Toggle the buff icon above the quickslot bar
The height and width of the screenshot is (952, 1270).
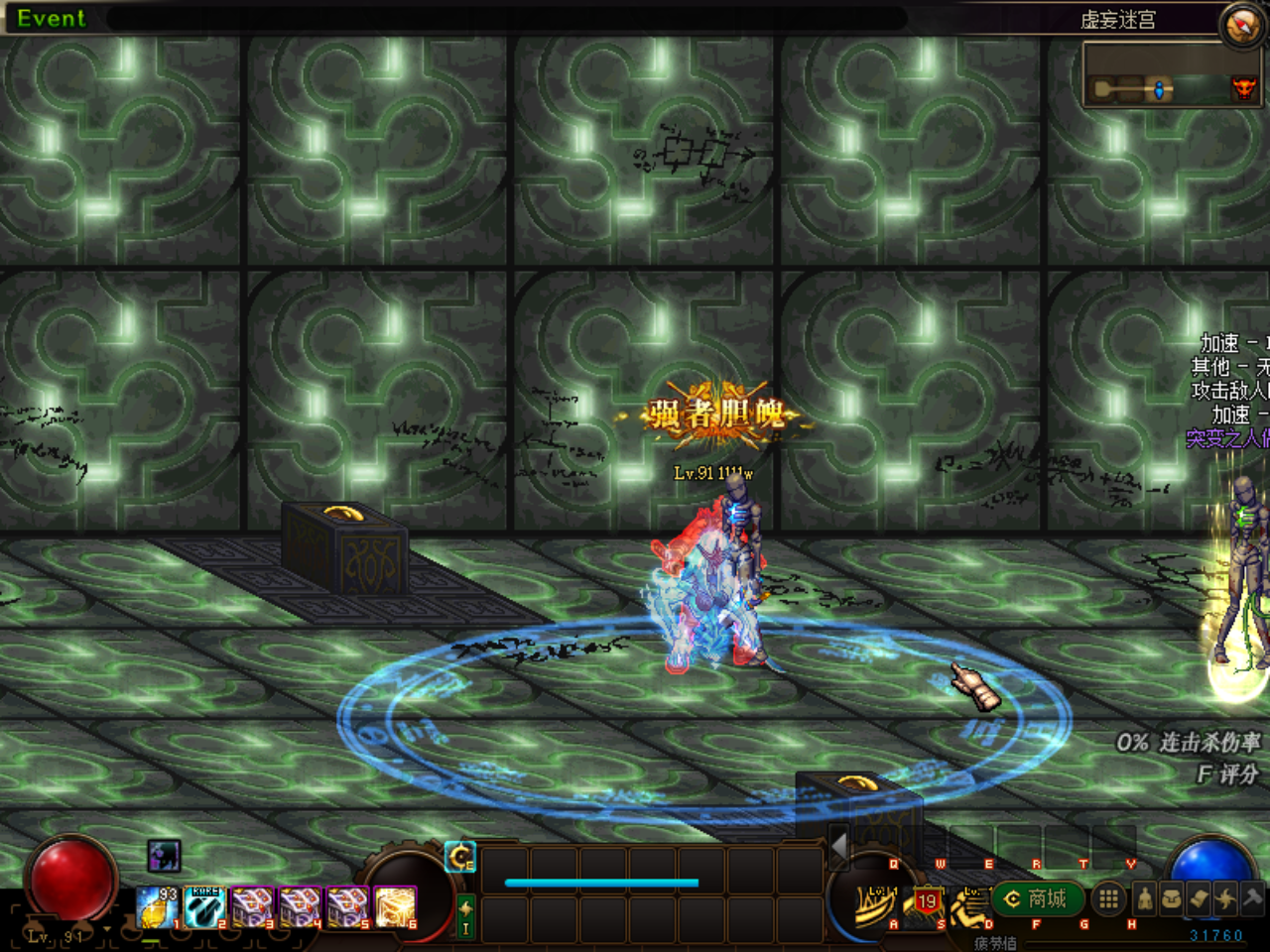pos(164,857)
